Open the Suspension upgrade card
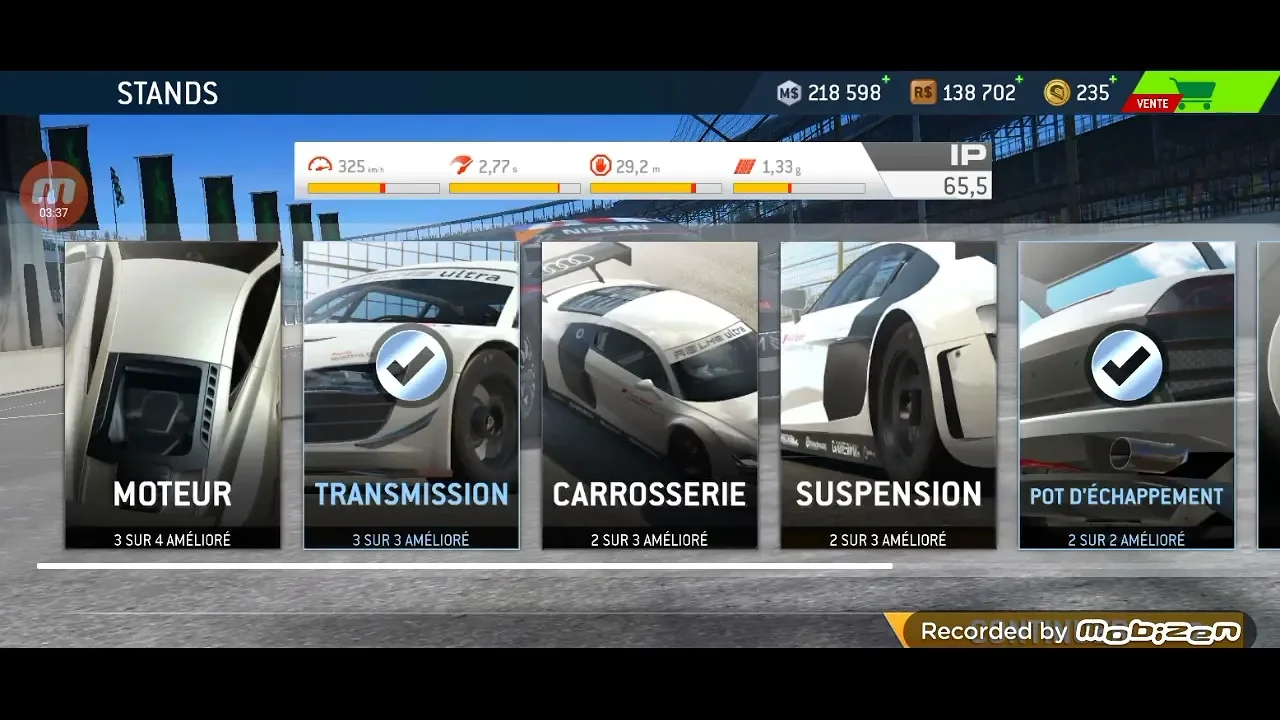1280x720 pixels. (x=888, y=395)
